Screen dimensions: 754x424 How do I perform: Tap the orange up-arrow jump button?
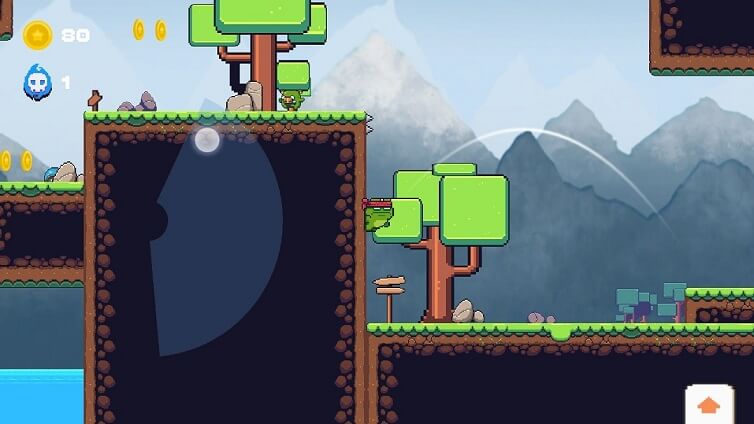(x=709, y=404)
